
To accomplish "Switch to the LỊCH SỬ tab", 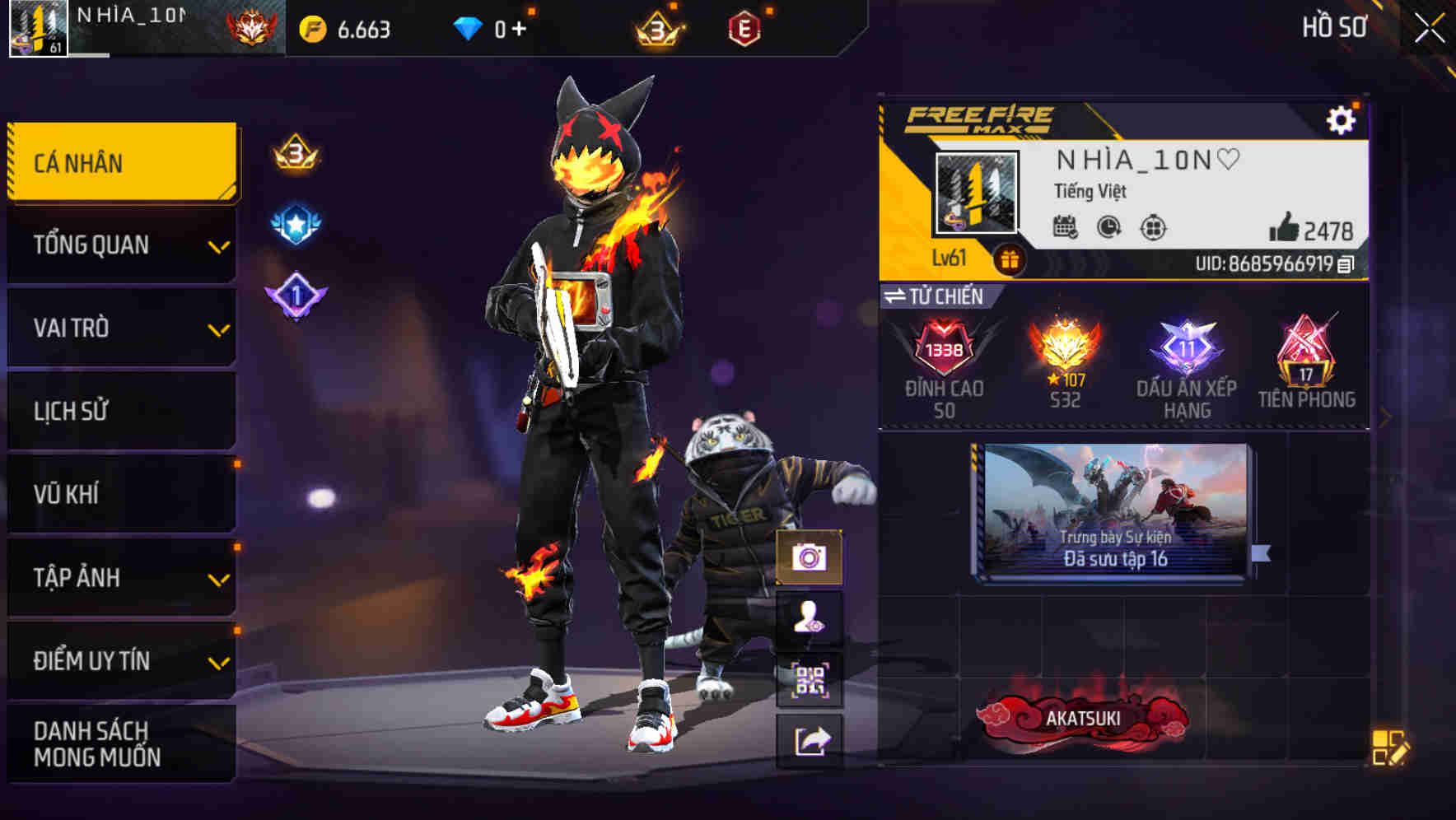I will (x=120, y=411).
